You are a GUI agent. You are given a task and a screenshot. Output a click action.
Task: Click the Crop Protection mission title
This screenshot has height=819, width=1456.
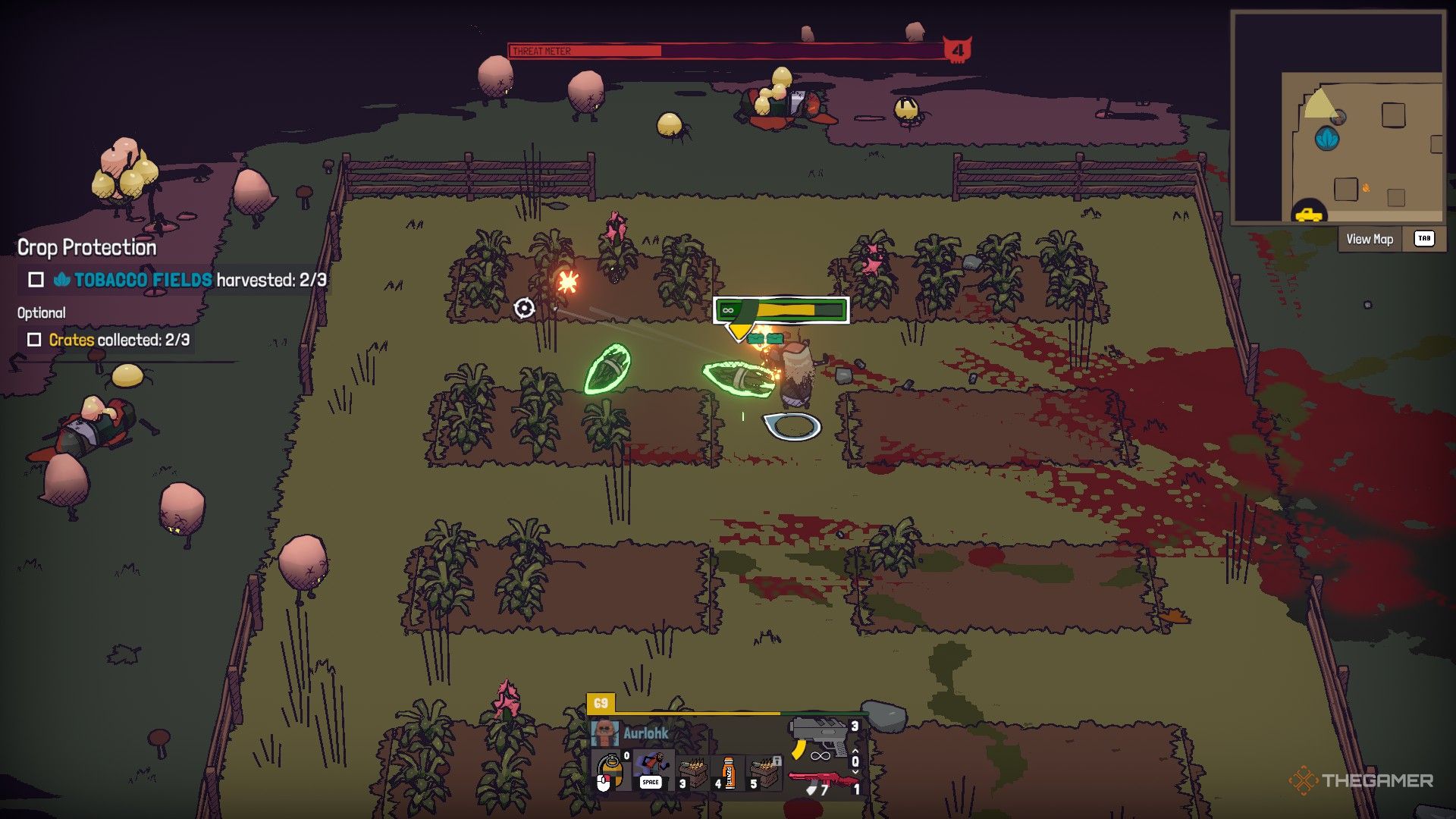coord(87,248)
